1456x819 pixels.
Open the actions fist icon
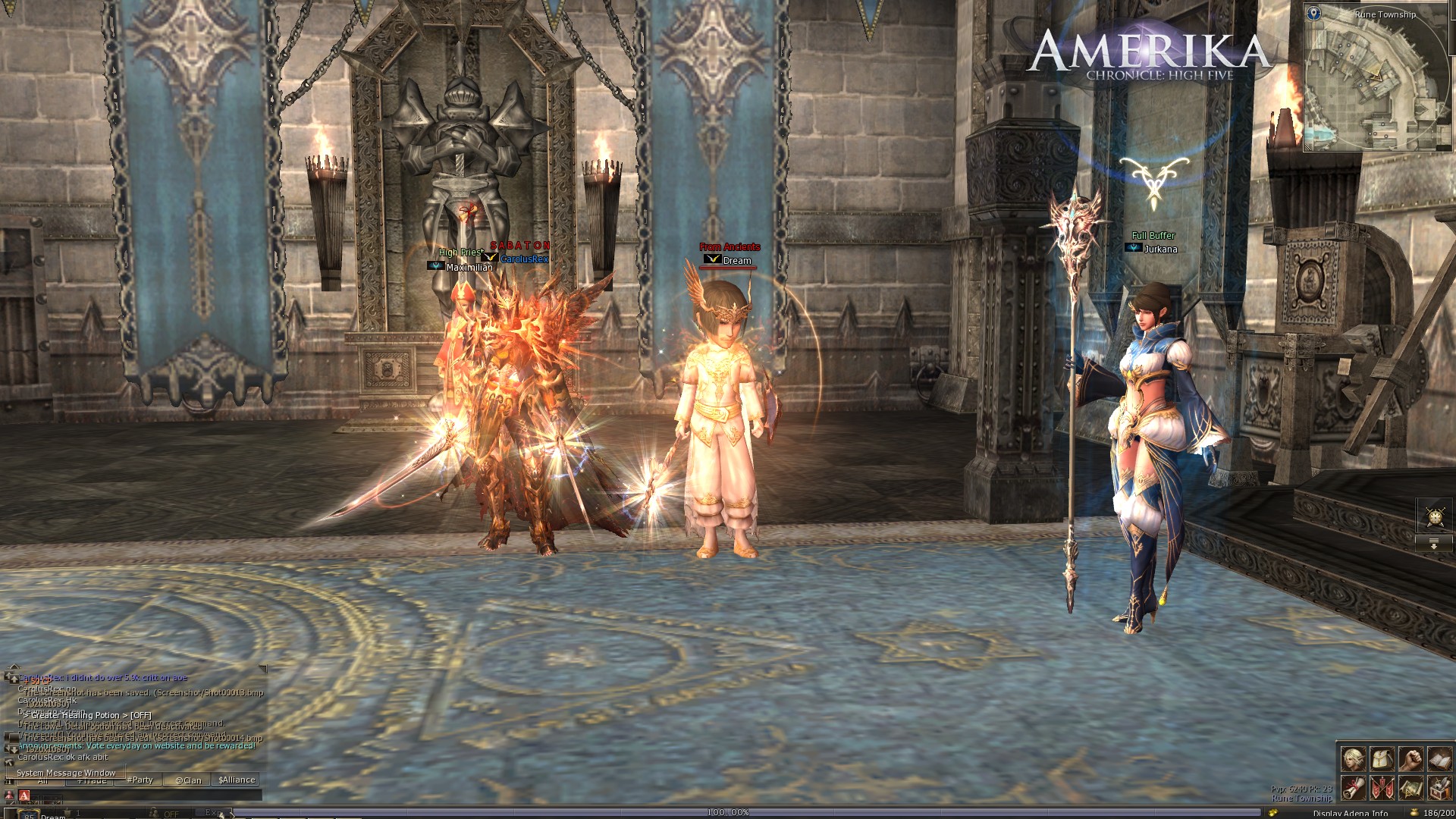pos(1410,758)
